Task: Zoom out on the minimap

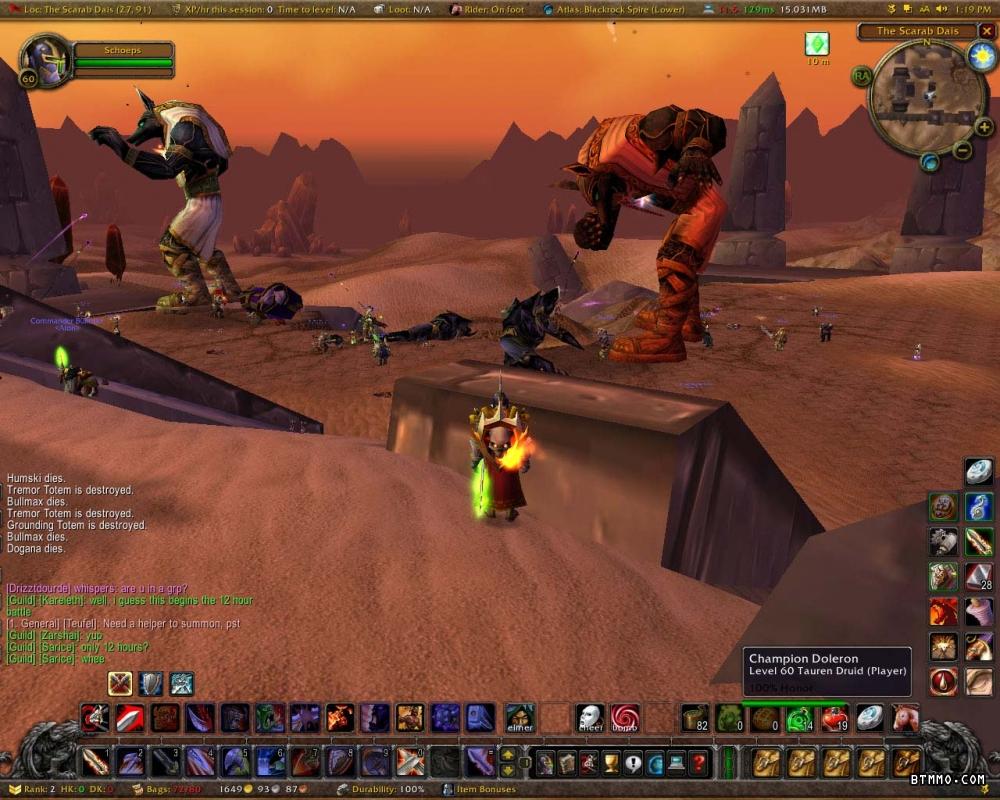Action: [962, 151]
